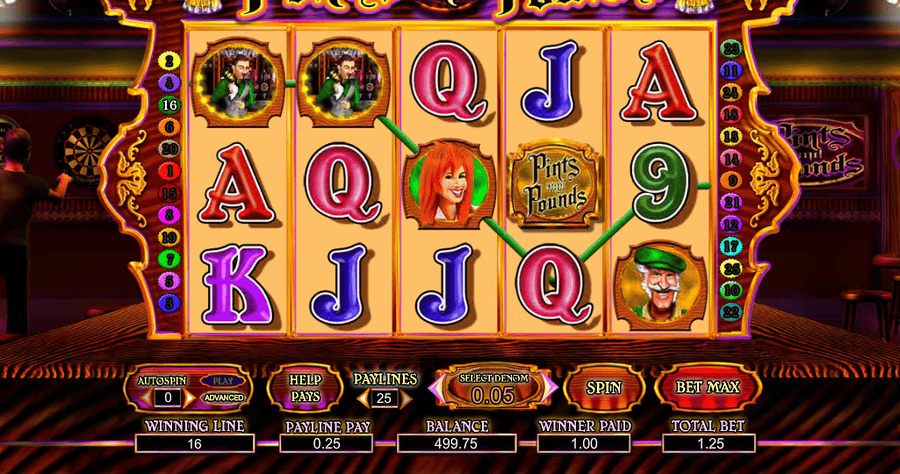
Task: Select the red payline 1 marker
Action: click(168, 170)
